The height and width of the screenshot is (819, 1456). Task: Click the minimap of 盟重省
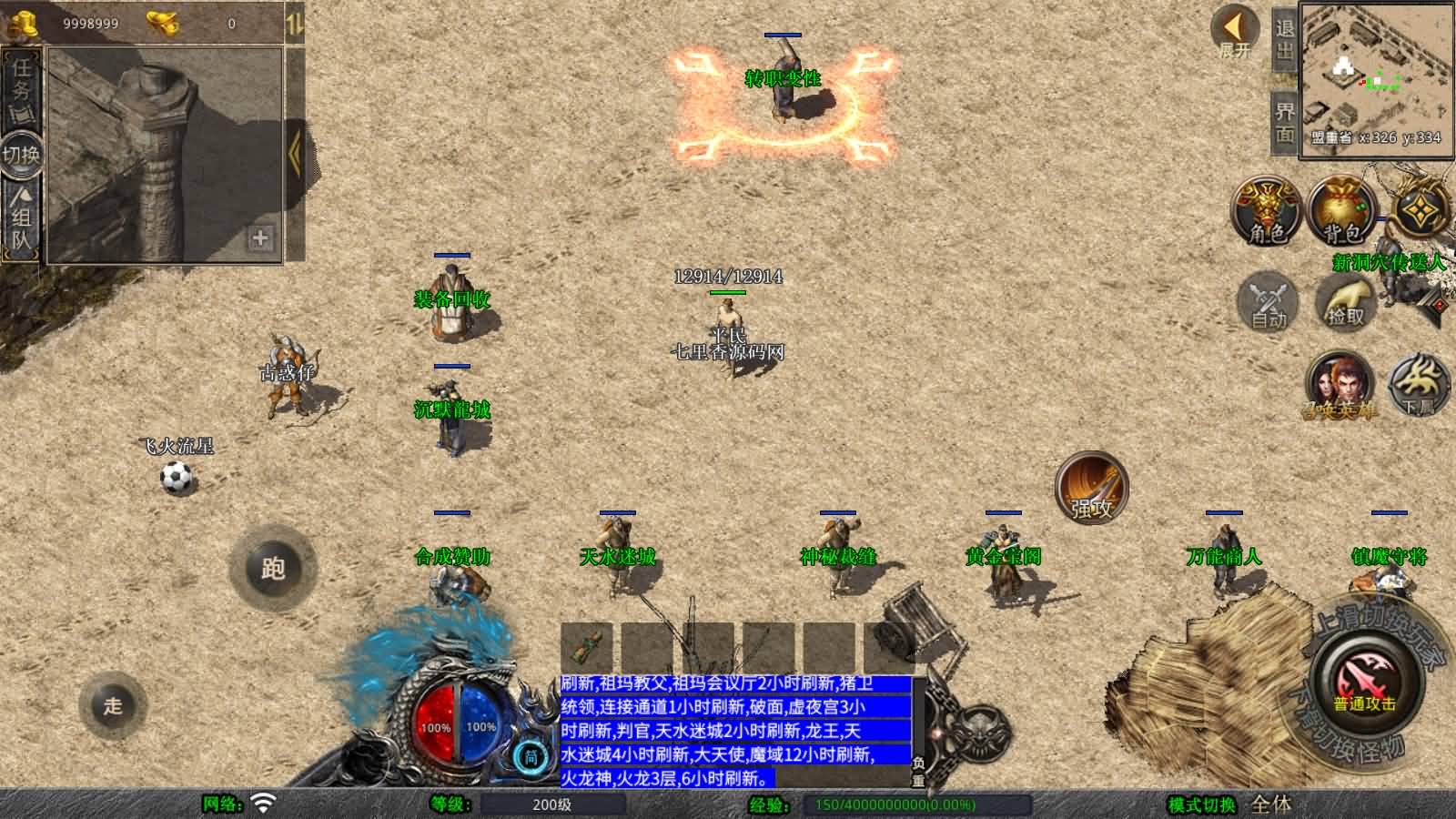pos(1375,80)
